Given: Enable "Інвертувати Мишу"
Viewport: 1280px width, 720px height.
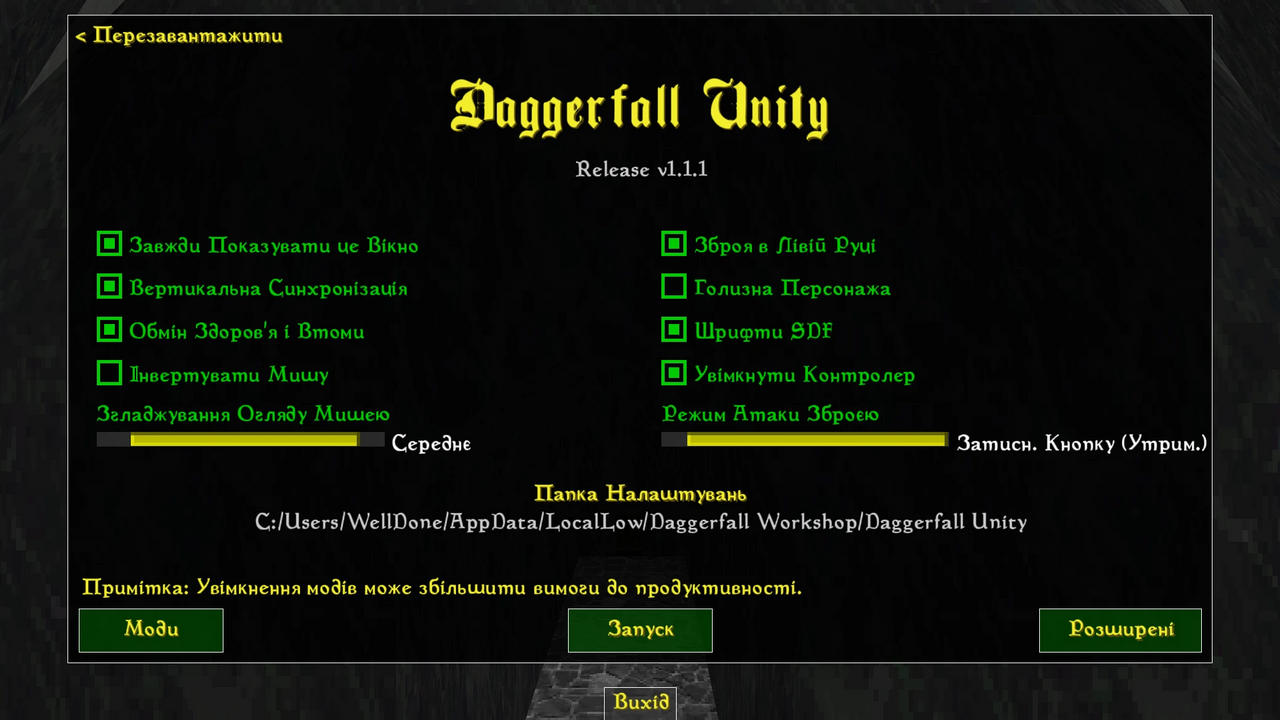Looking at the screenshot, I should pyautogui.click(x=109, y=372).
